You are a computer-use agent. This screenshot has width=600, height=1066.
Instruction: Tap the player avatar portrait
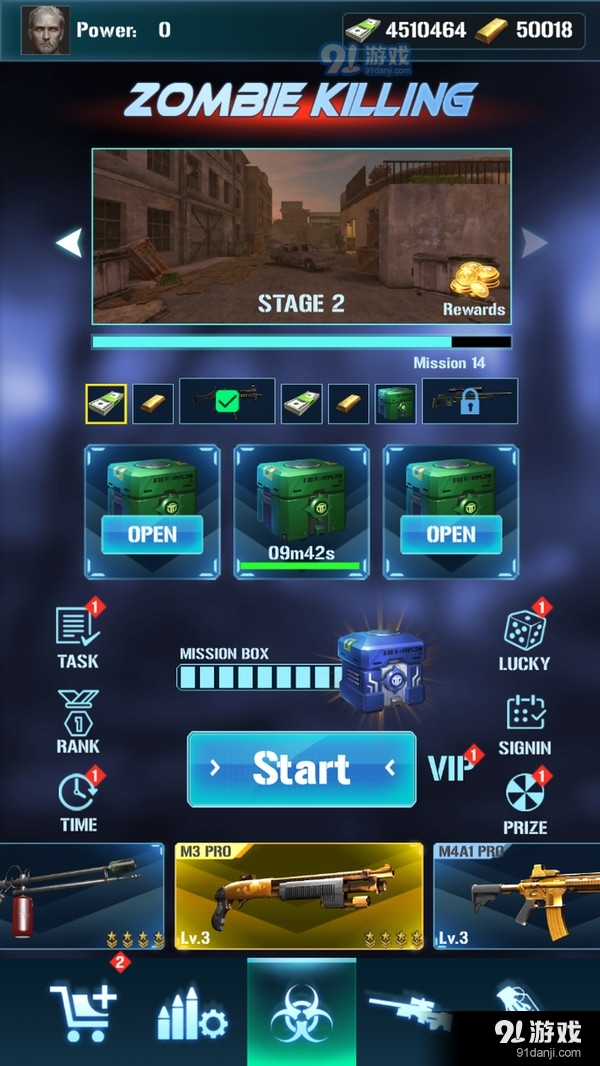coord(46,30)
